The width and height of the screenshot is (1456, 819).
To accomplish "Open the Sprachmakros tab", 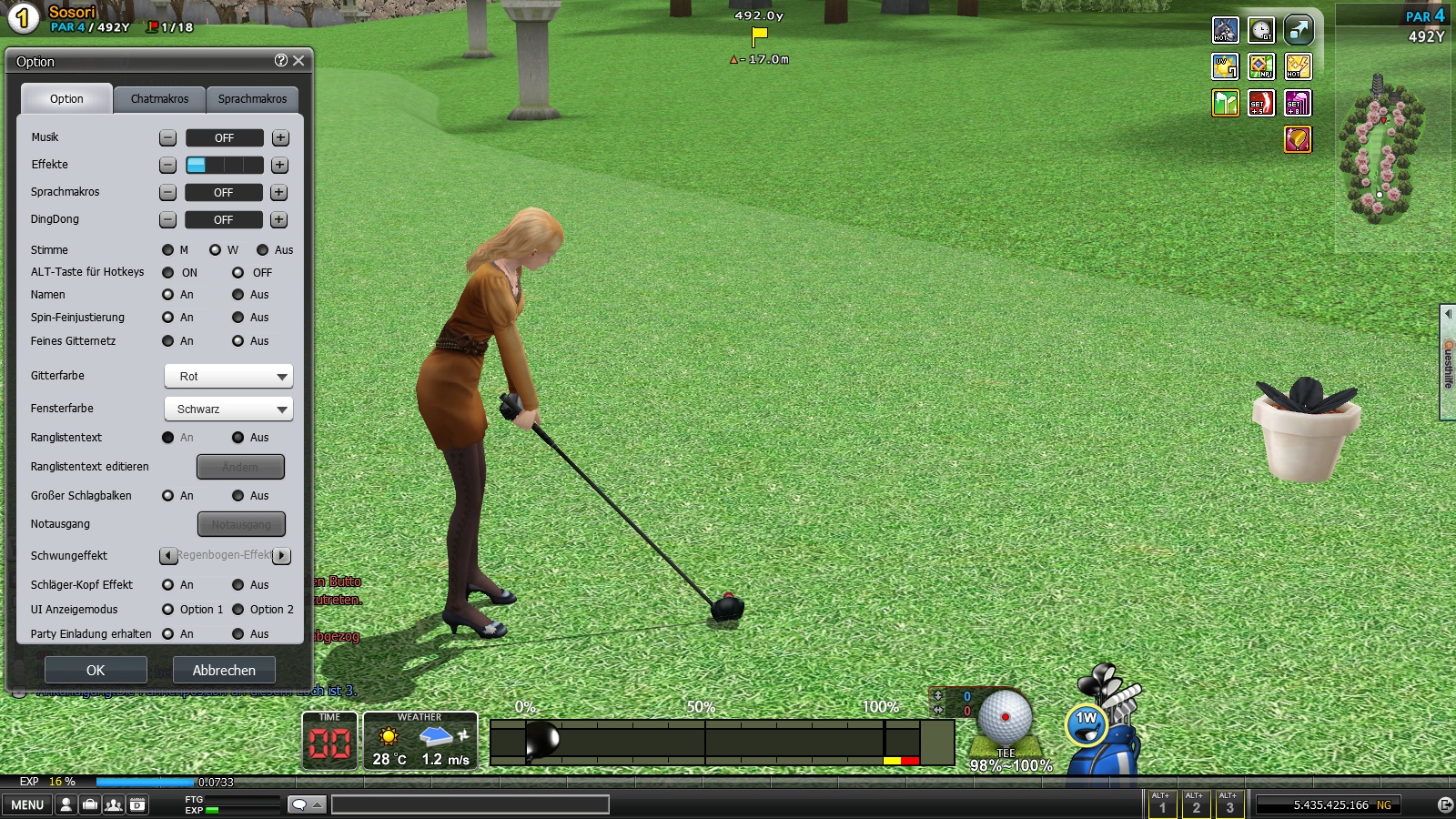I will 252,99.
